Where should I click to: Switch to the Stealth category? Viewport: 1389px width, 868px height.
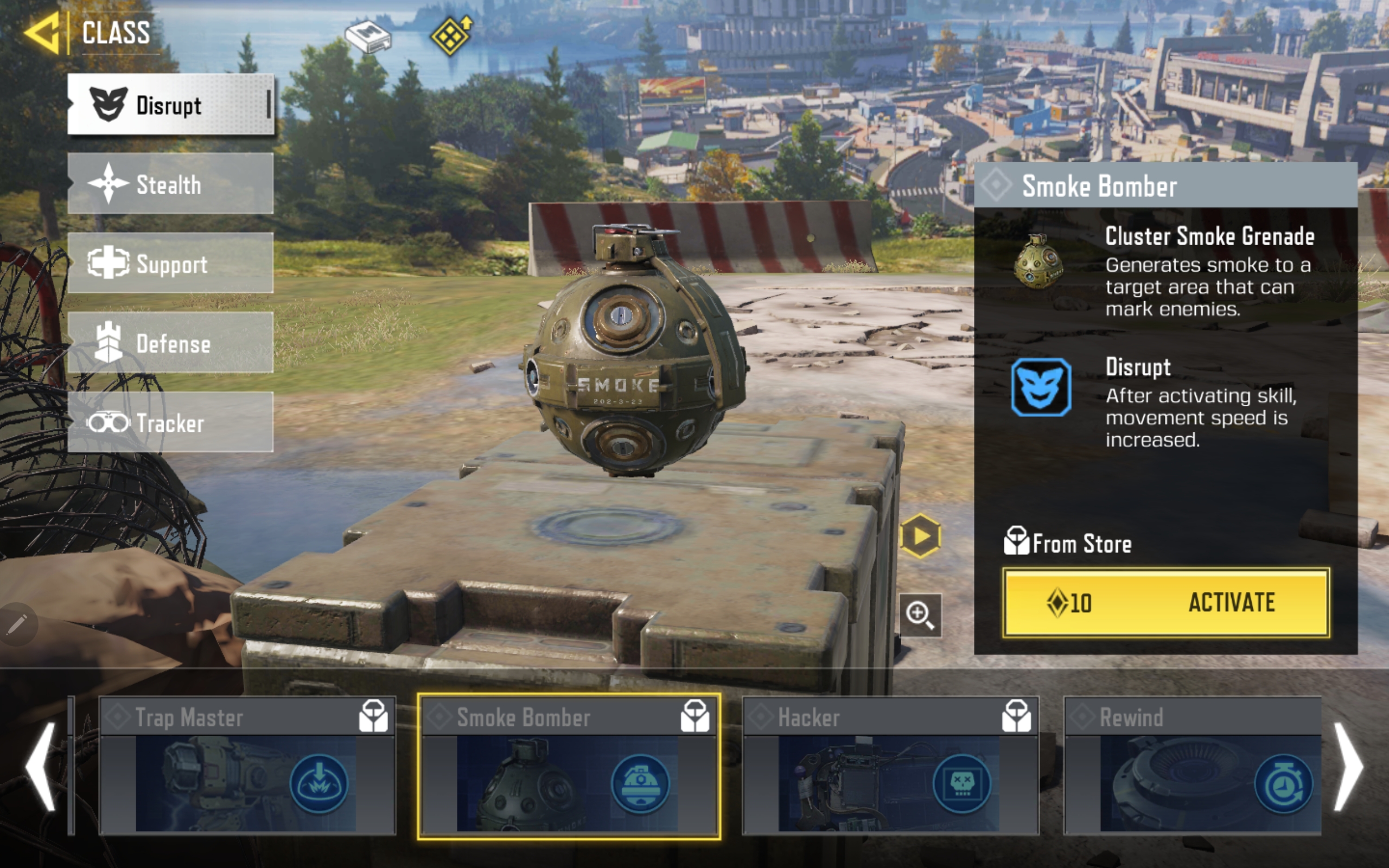point(170,184)
